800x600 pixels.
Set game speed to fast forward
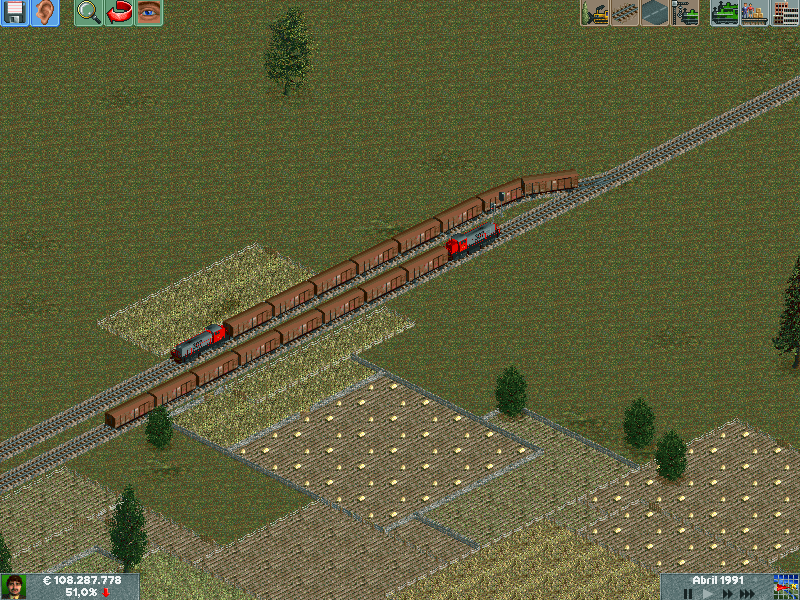point(728,593)
